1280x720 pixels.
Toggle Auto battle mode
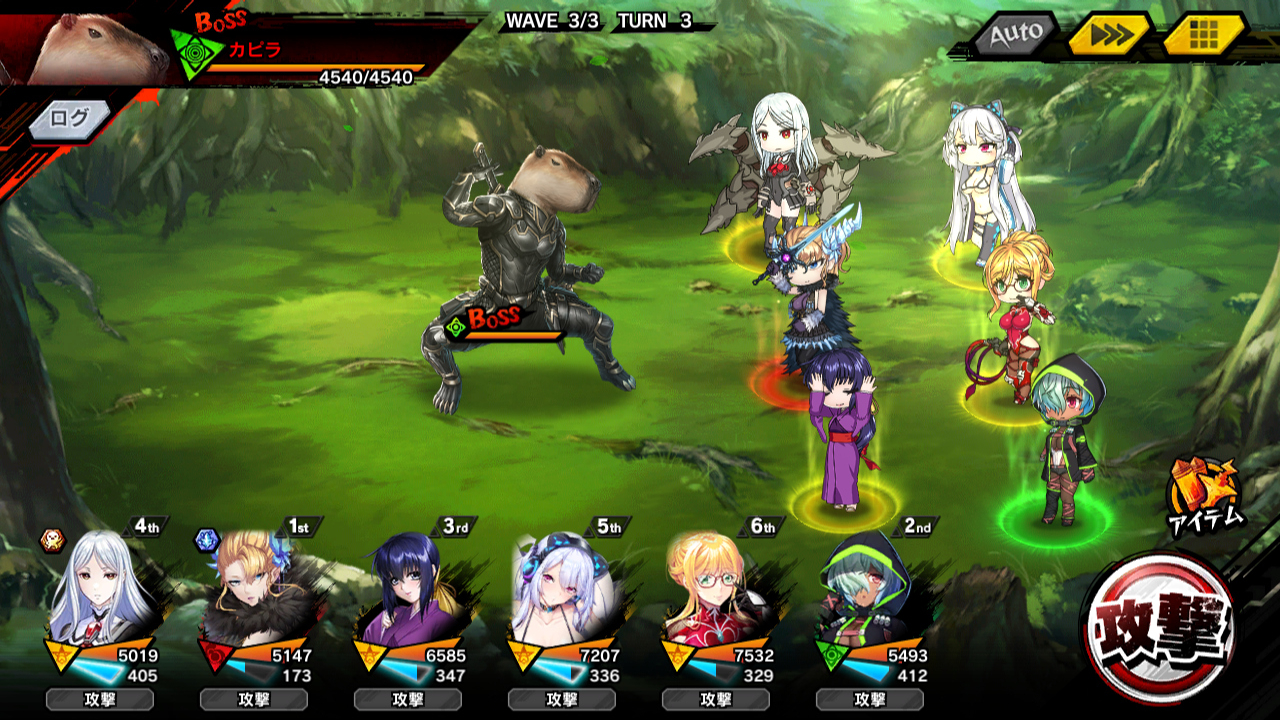[x=1014, y=35]
